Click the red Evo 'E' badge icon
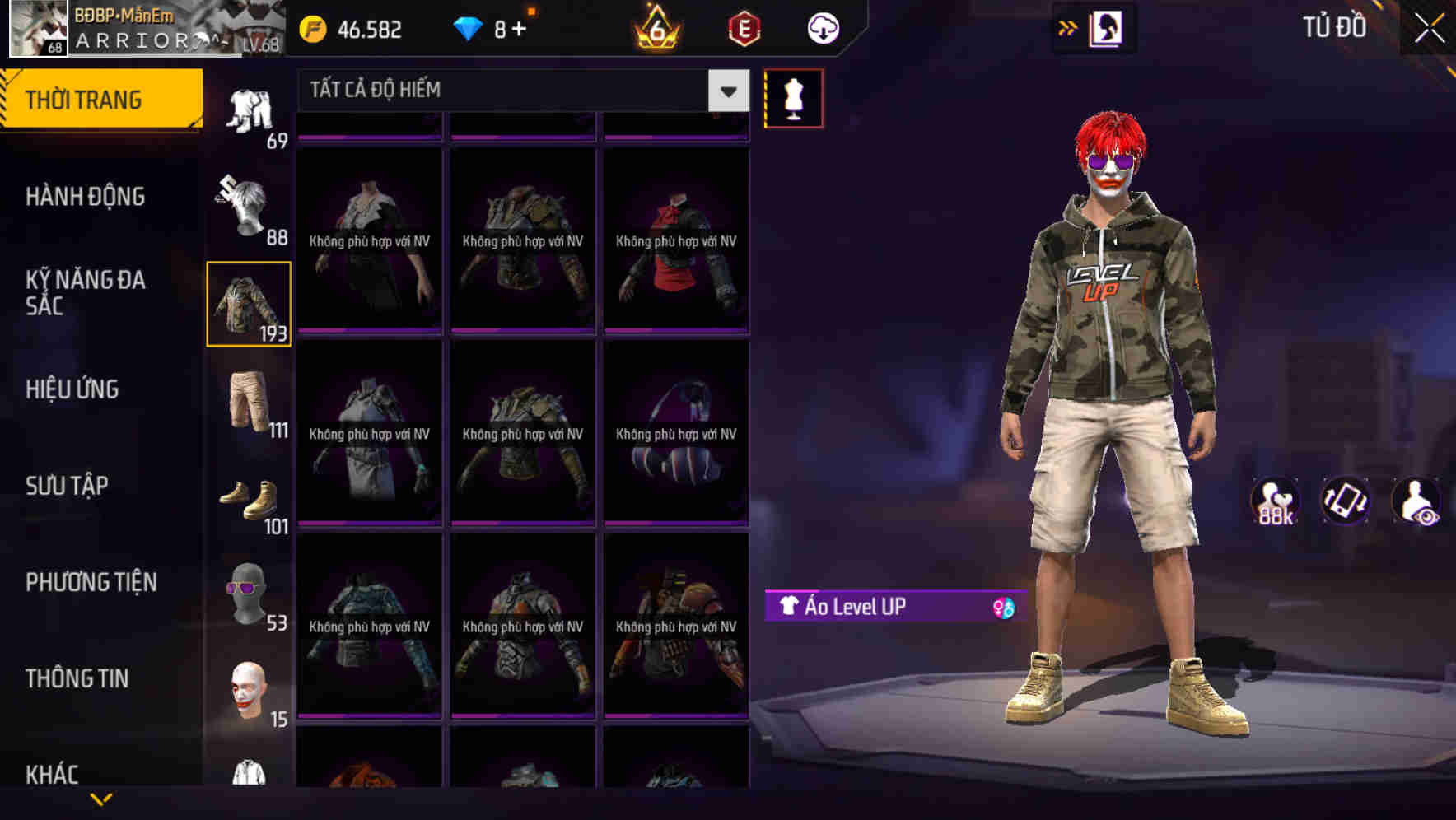Image resolution: width=1456 pixels, height=820 pixels. click(x=743, y=30)
